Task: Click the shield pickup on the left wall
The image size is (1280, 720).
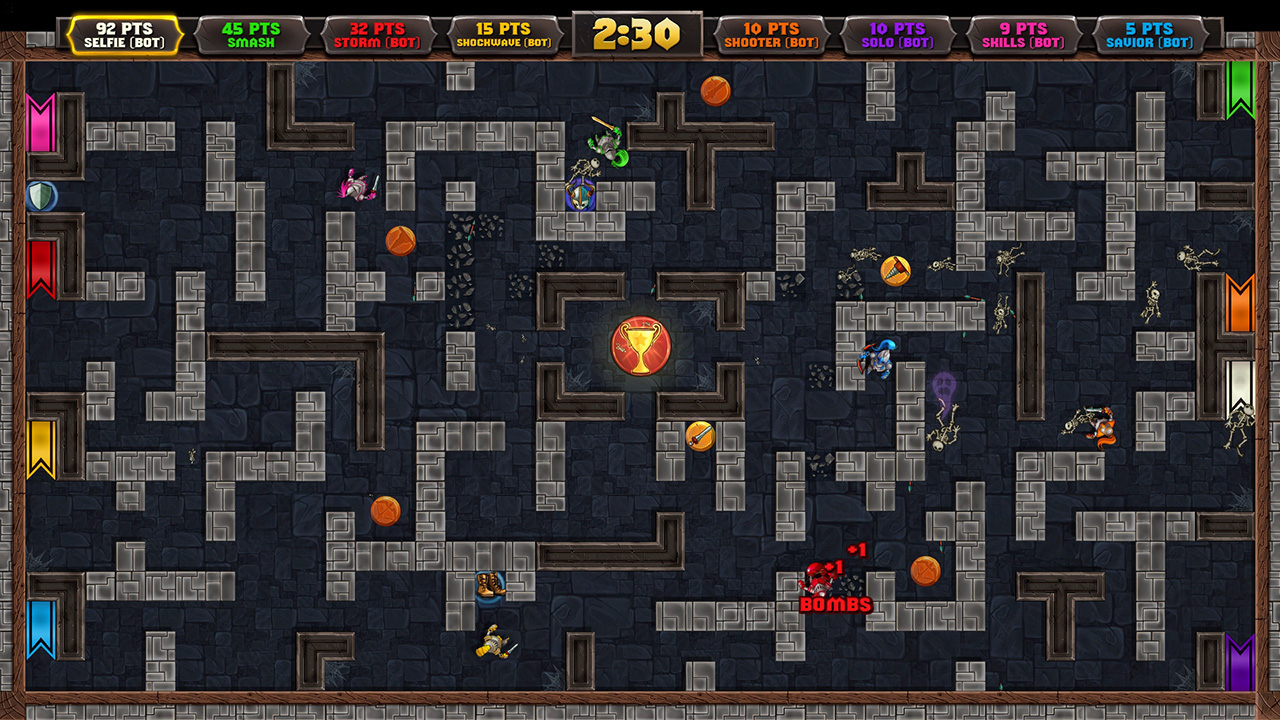Action: 41,197
